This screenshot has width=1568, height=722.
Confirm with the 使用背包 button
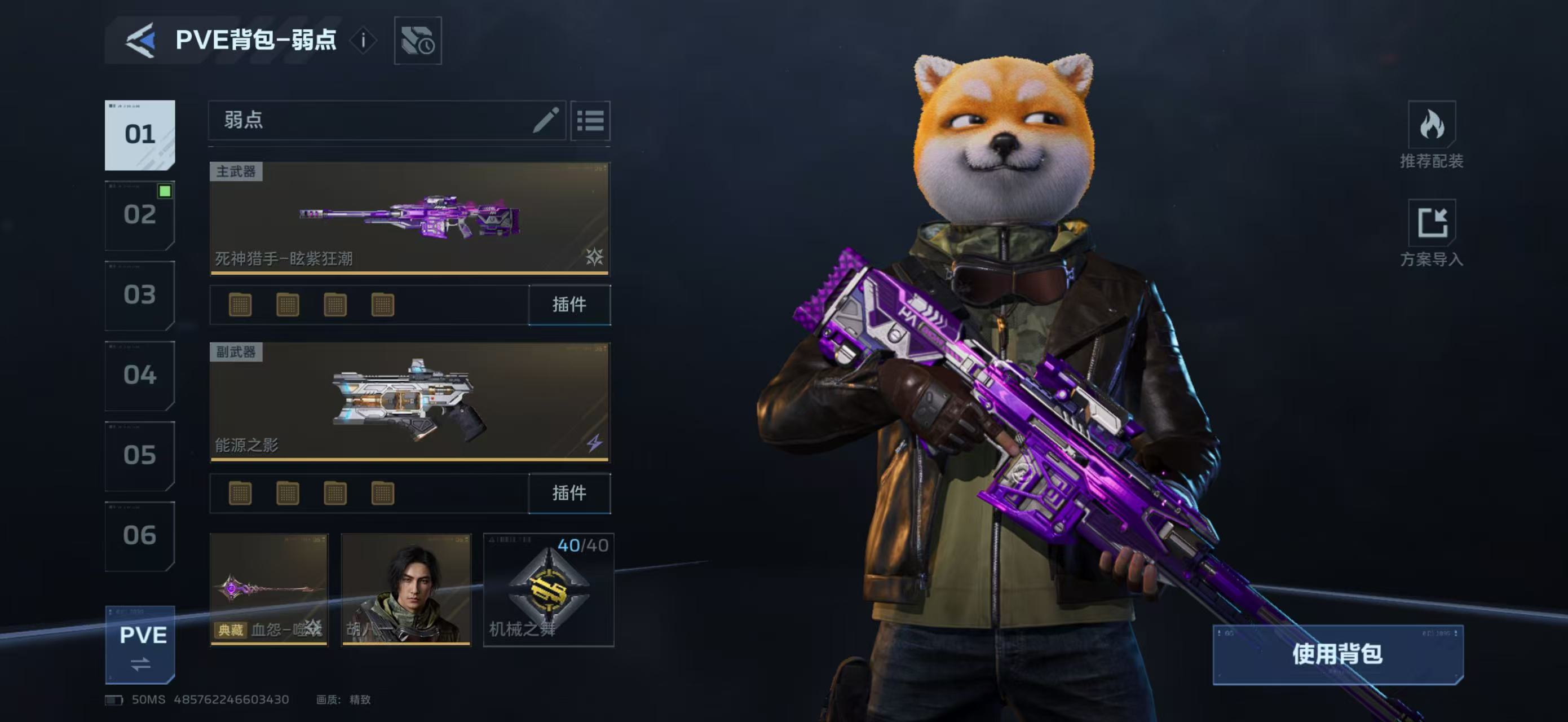click(x=1337, y=654)
